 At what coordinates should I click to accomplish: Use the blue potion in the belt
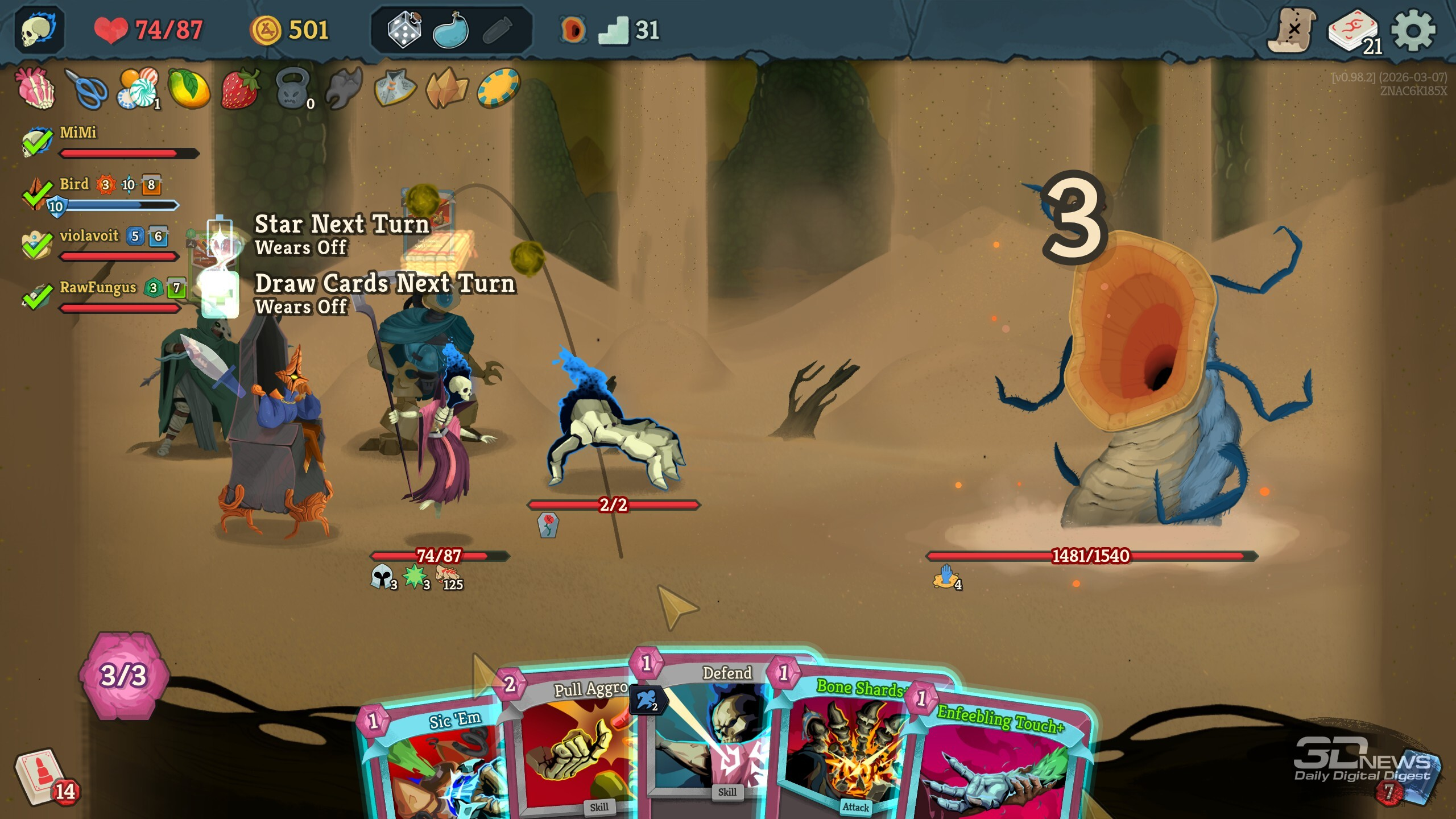450,30
